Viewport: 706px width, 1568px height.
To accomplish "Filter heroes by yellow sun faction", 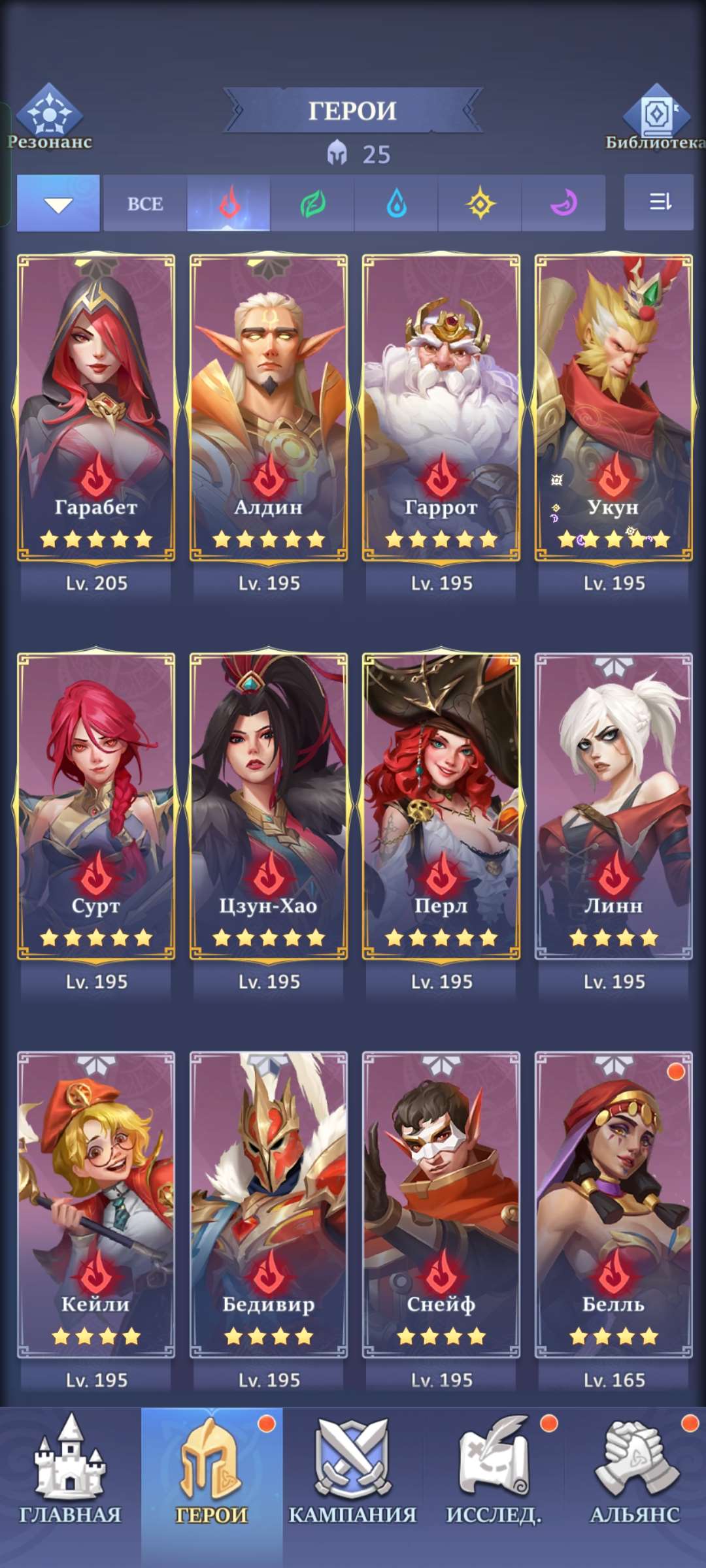I will [x=480, y=204].
